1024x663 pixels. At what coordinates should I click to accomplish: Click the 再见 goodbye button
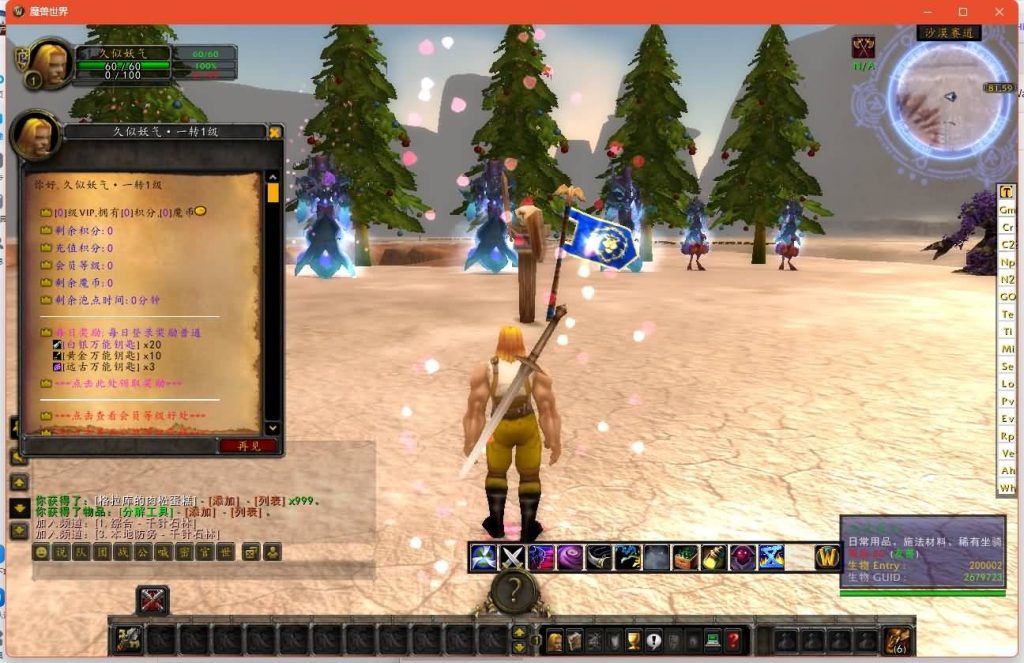[x=248, y=446]
